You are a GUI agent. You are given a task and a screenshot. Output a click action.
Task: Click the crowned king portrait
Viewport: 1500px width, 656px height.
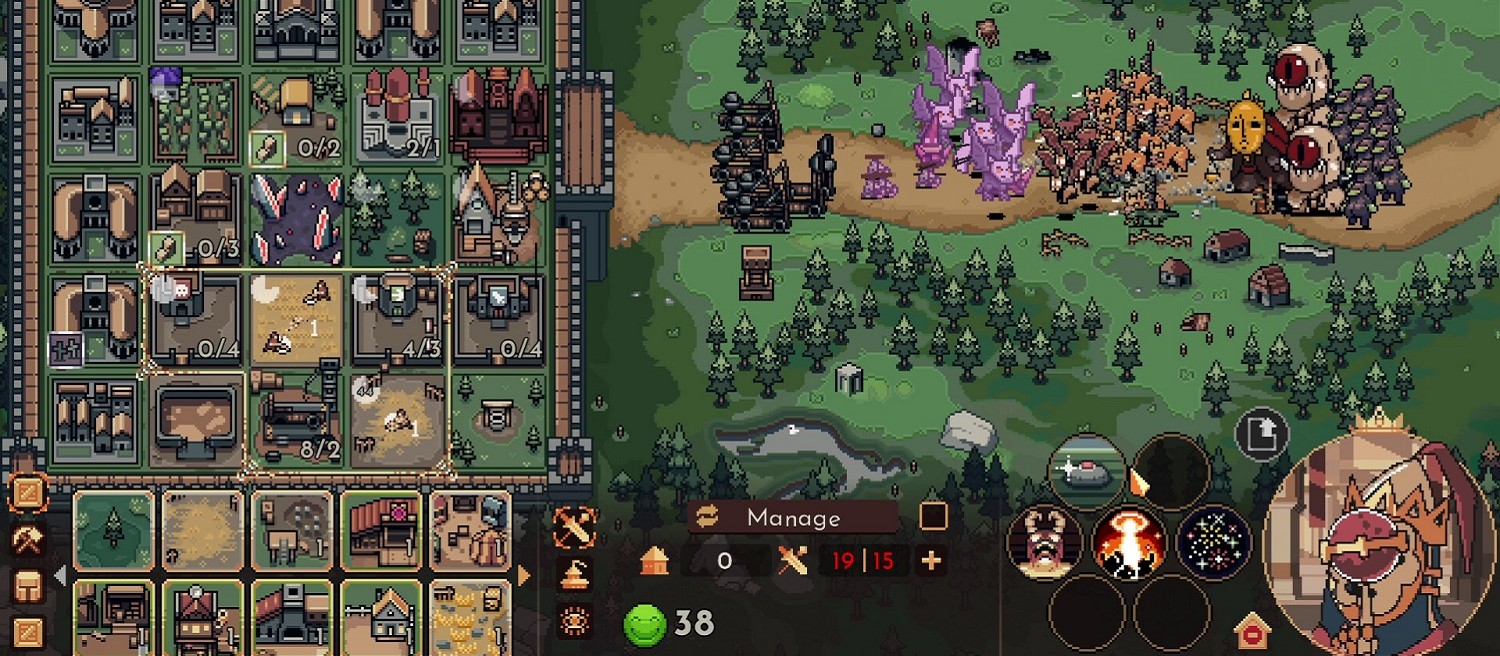(1380, 545)
